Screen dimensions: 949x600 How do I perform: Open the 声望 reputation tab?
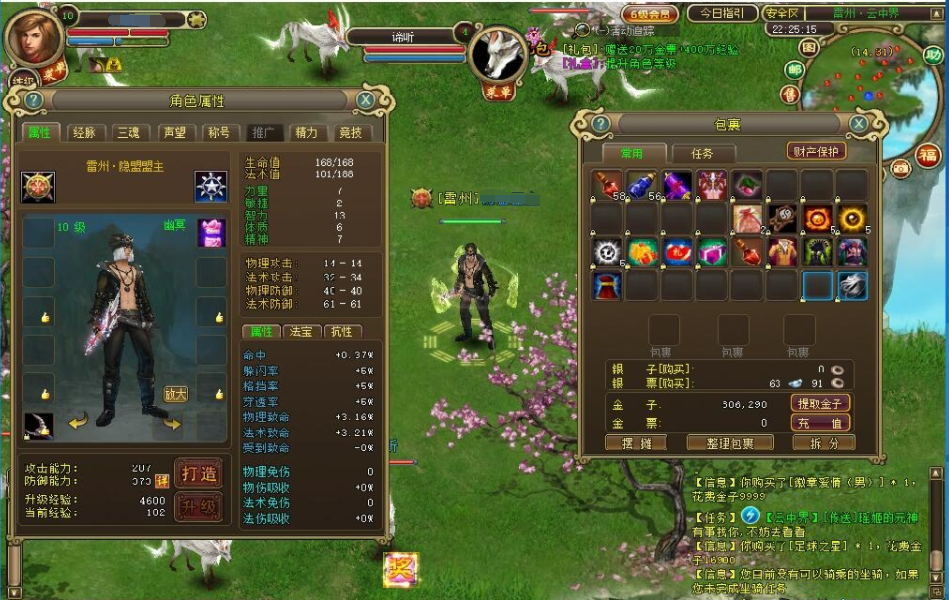coord(174,132)
